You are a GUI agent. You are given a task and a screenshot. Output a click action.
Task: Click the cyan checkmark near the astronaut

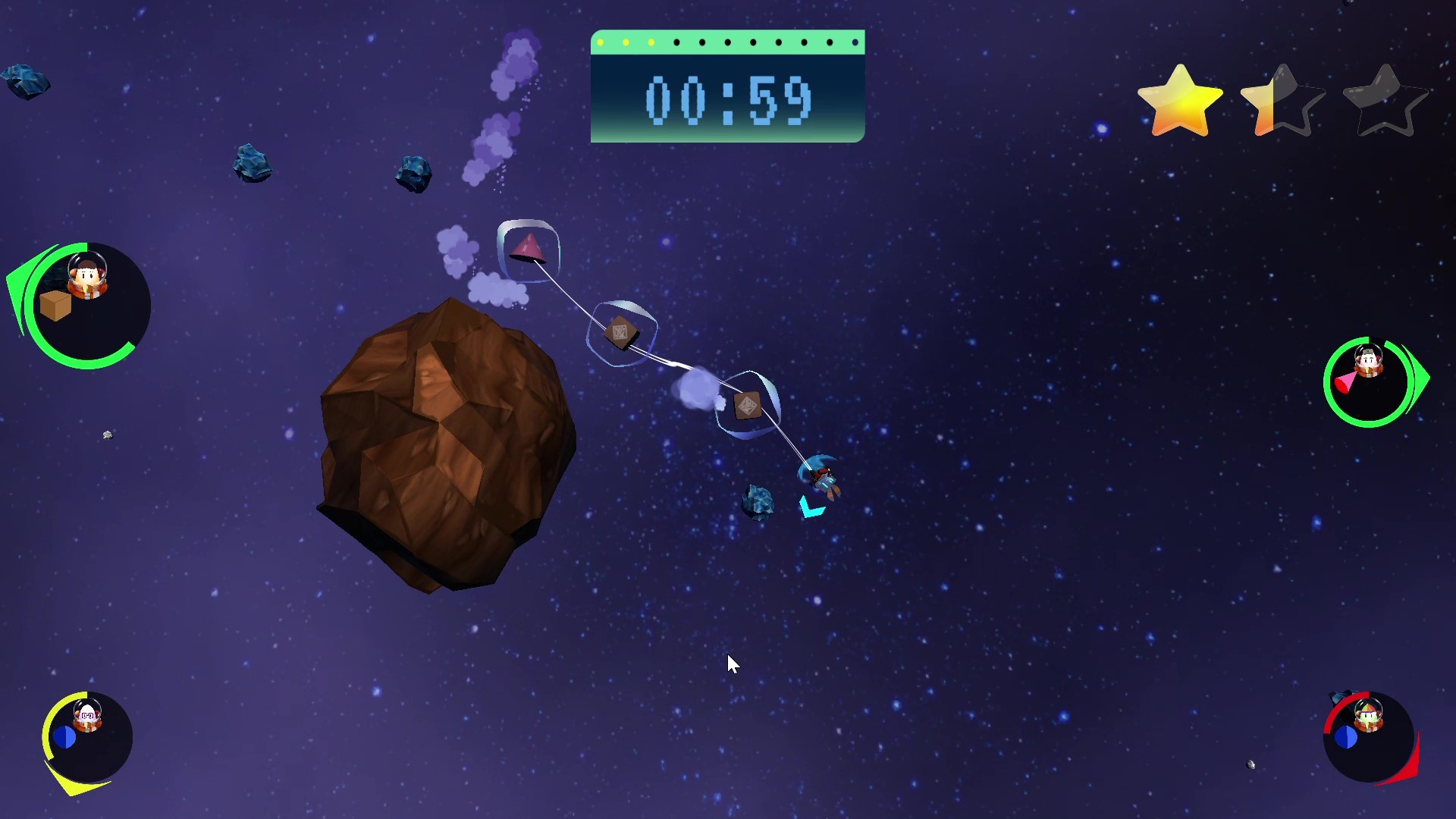click(x=809, y=508)
